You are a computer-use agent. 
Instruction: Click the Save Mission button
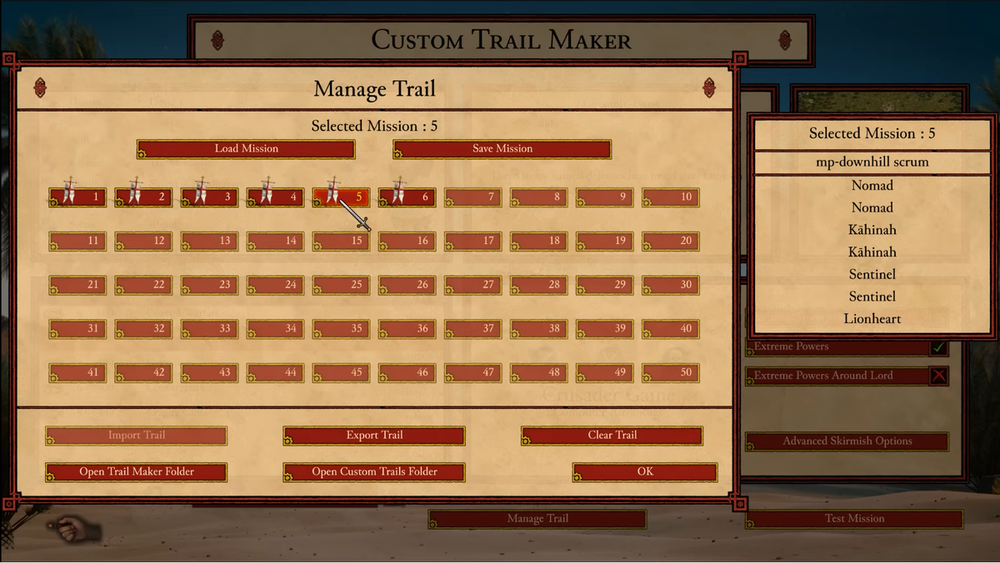(502, 149)
